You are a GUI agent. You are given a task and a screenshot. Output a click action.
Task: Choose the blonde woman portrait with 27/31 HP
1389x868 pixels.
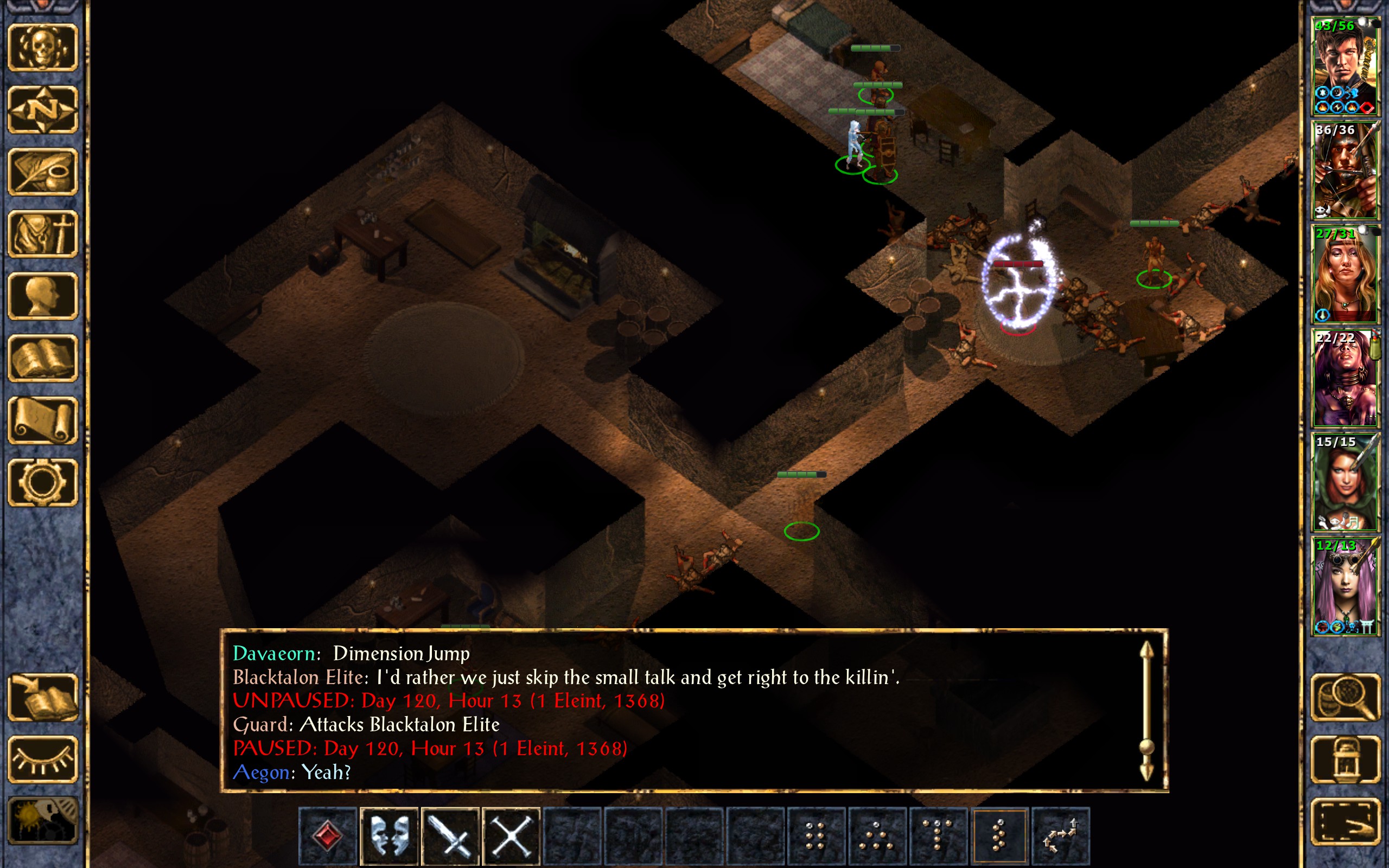click(x=1345, y=274)
